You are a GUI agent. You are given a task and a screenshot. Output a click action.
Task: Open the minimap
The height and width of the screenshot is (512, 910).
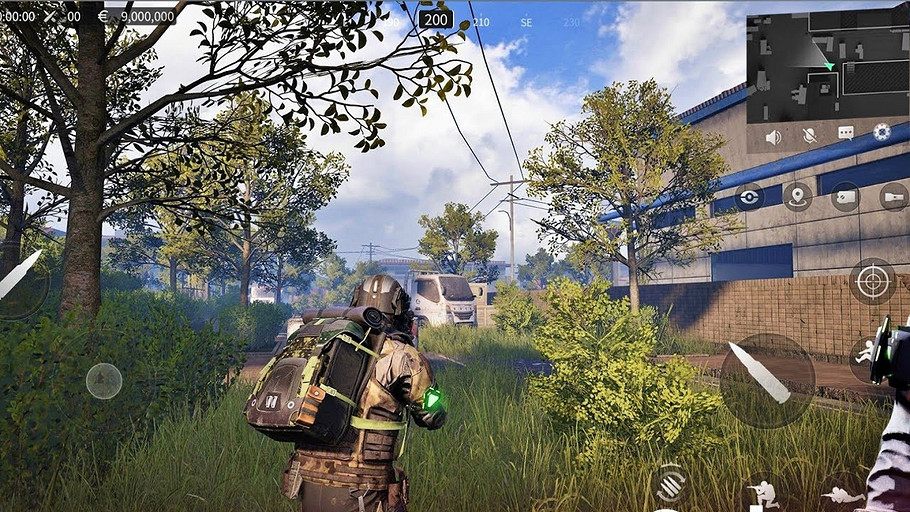coord(826,67)
